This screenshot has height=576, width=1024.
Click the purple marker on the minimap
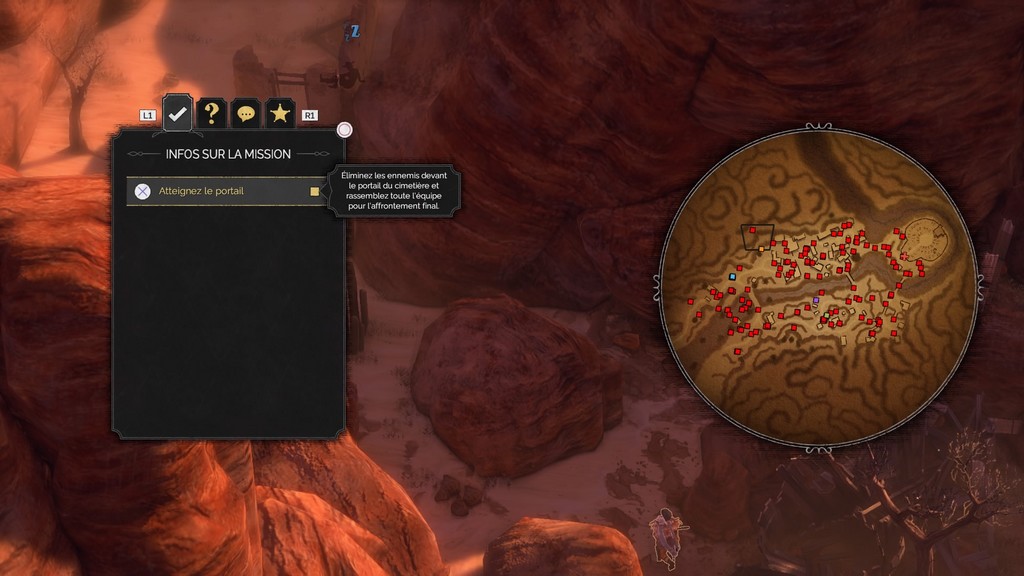816,299
